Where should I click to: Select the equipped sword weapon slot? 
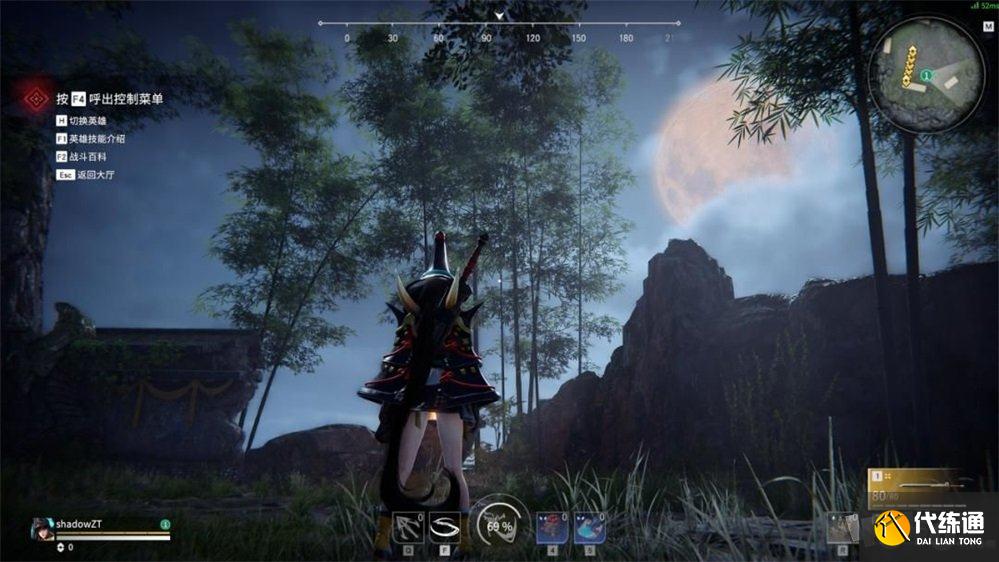[x=916, y=485]
